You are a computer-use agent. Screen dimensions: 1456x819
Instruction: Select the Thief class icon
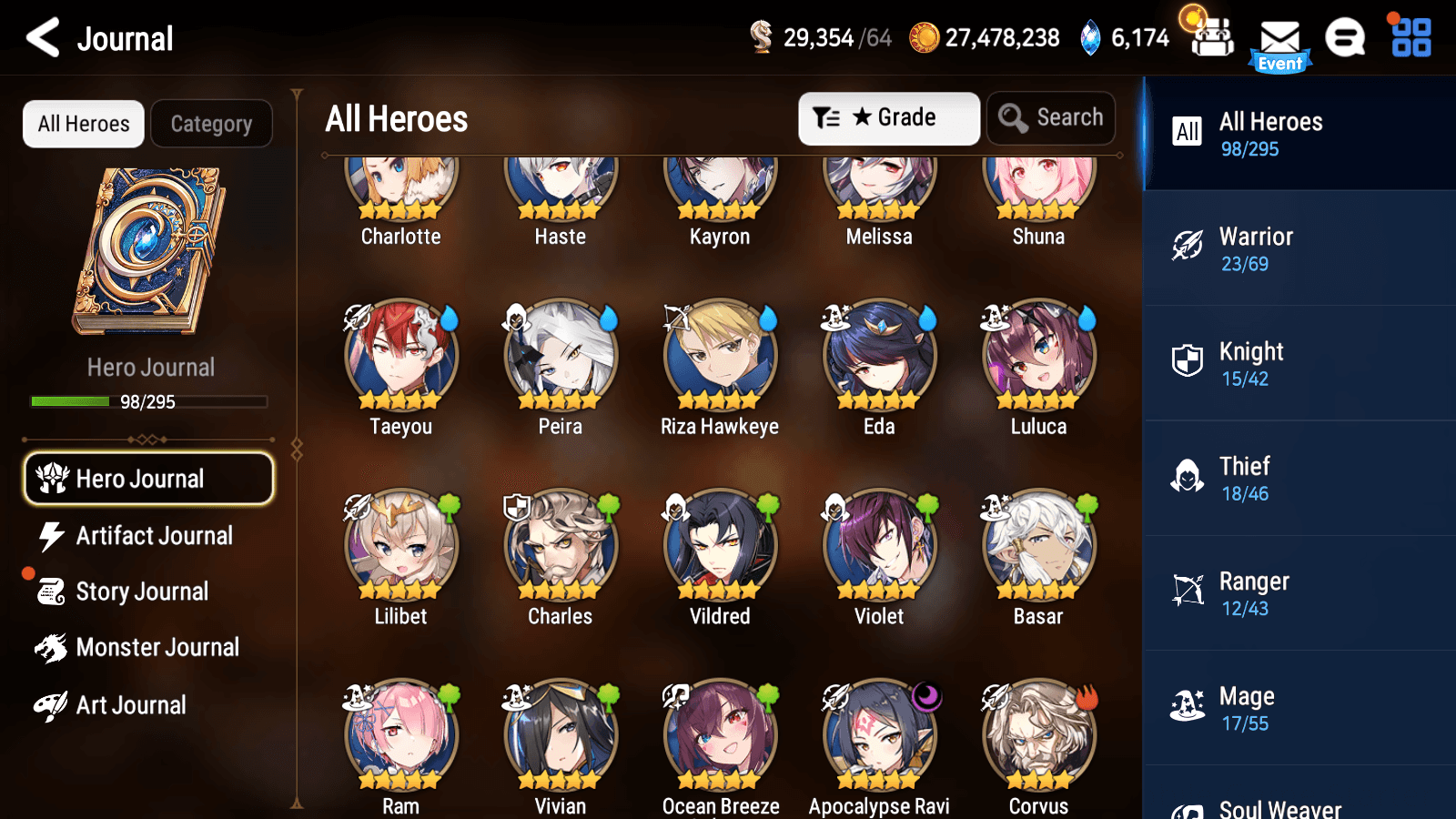[x=1189, y=478]
